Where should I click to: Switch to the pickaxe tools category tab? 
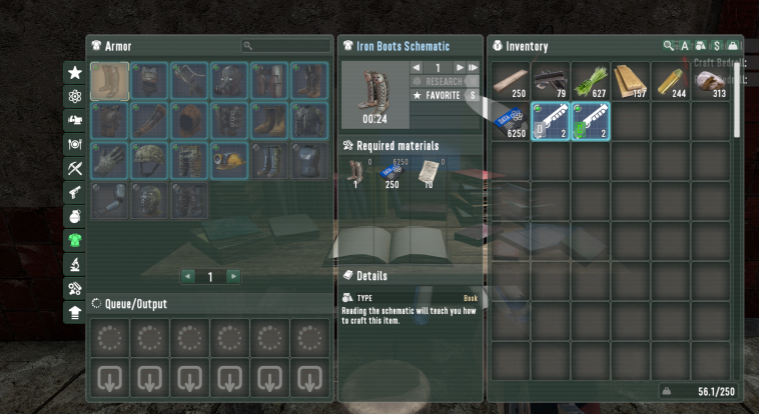[75, 169]
